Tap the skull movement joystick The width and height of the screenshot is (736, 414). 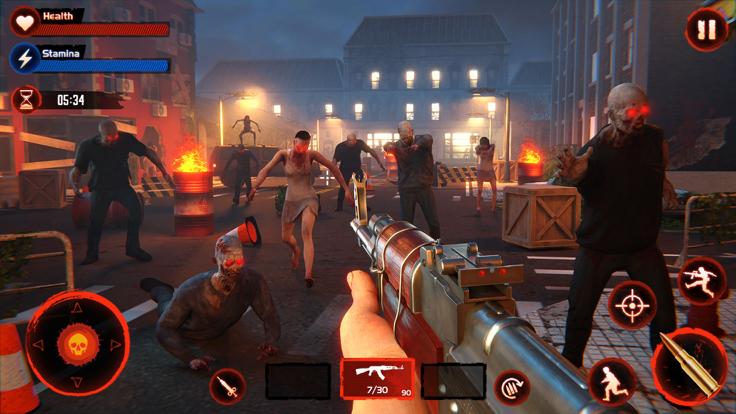tap(77, 344)
